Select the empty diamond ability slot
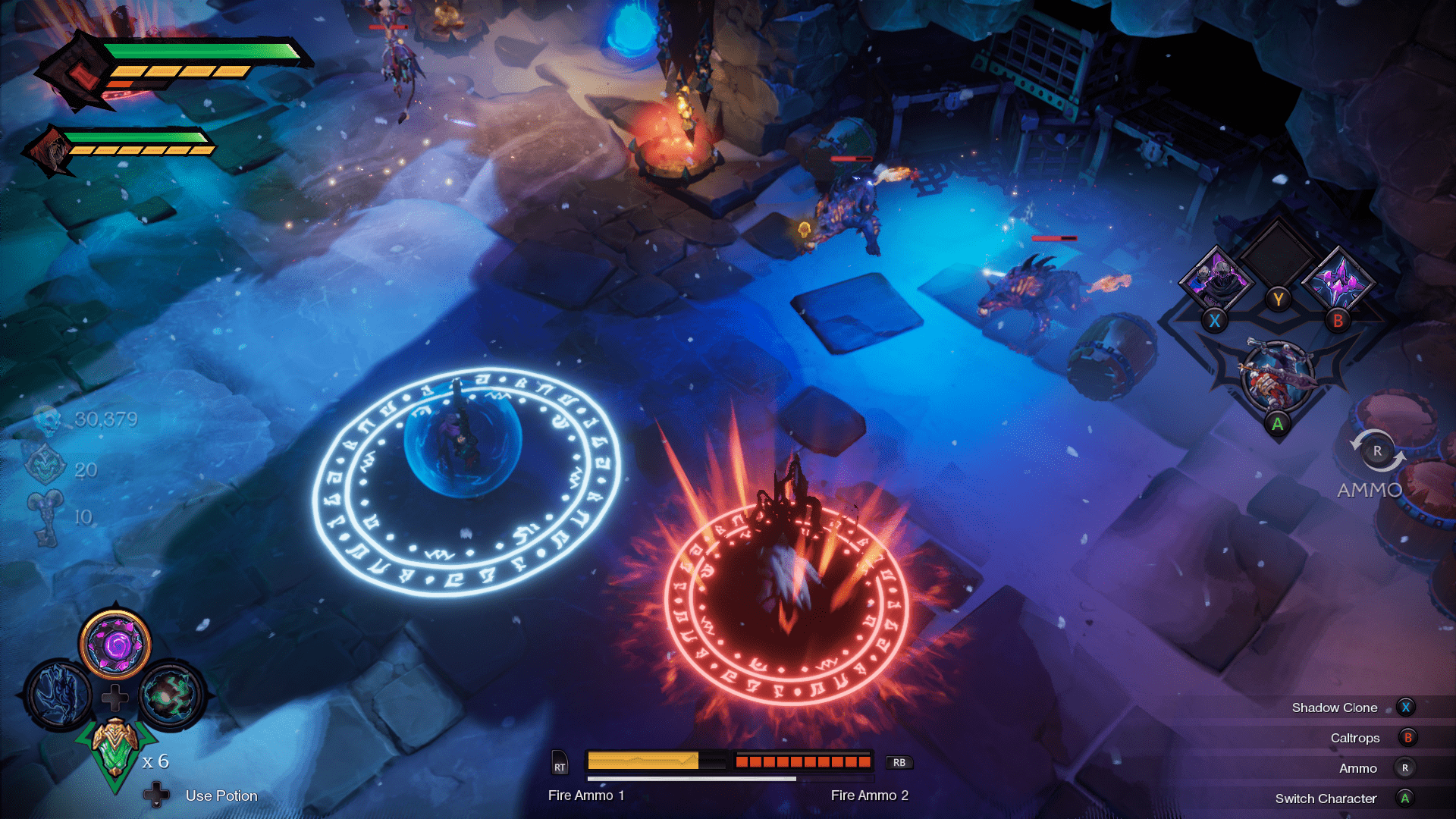The image size is (1456, 819). (1279, 254)
